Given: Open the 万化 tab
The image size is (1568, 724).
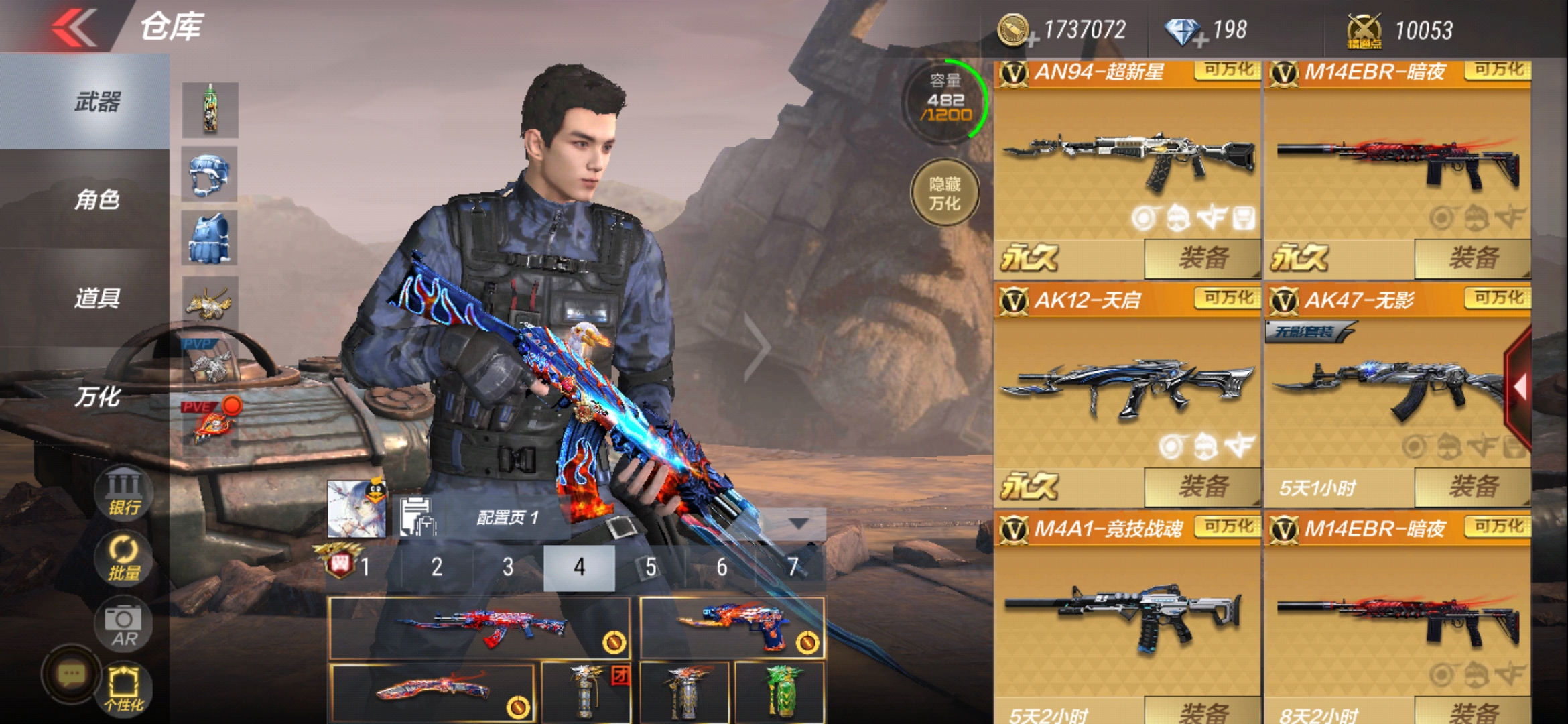Looking at the screenshot, I should click(97, 397).
